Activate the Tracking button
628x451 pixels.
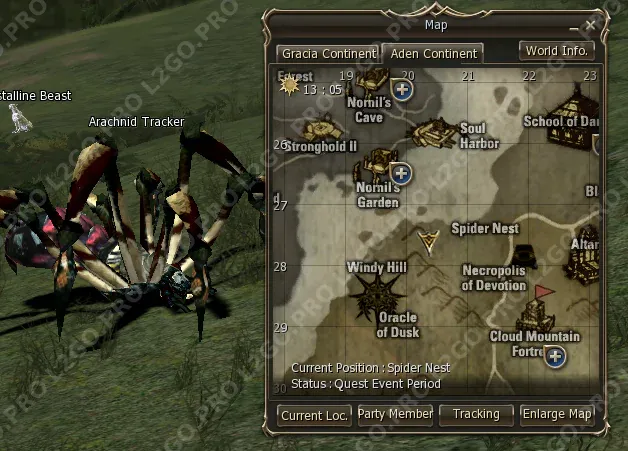point(476,414)
